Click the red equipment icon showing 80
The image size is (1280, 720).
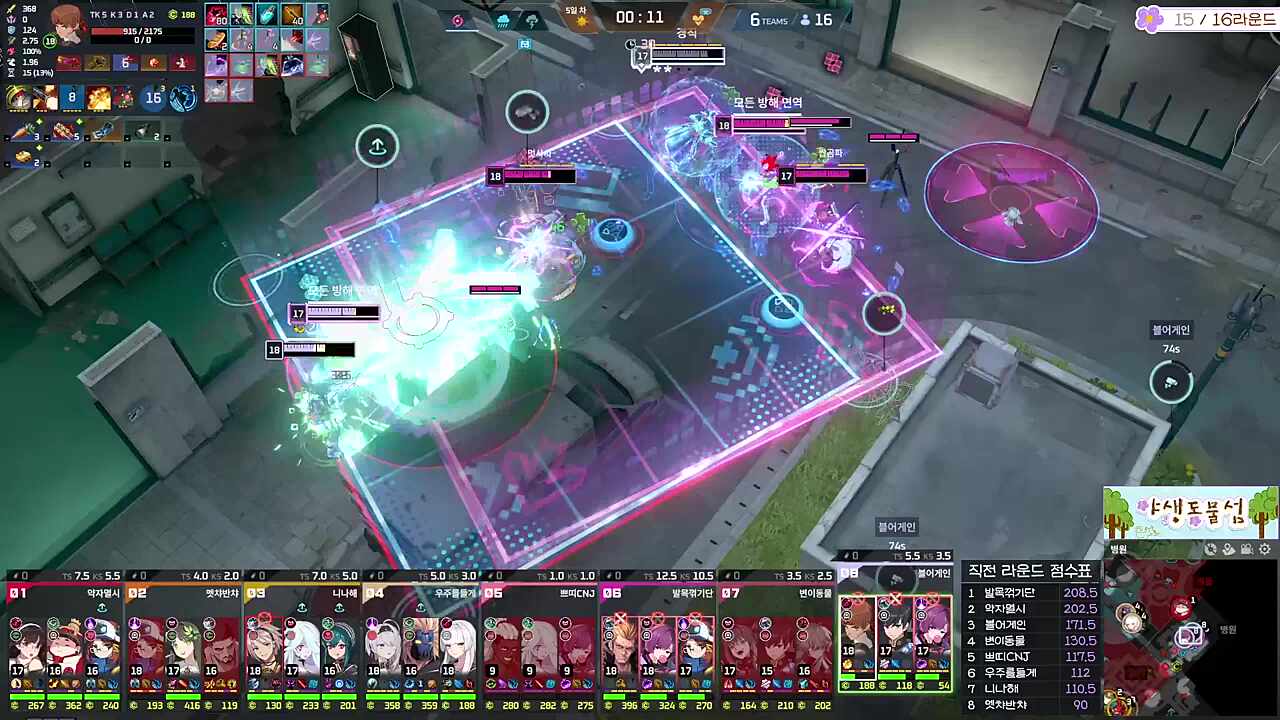pos(217,15)
